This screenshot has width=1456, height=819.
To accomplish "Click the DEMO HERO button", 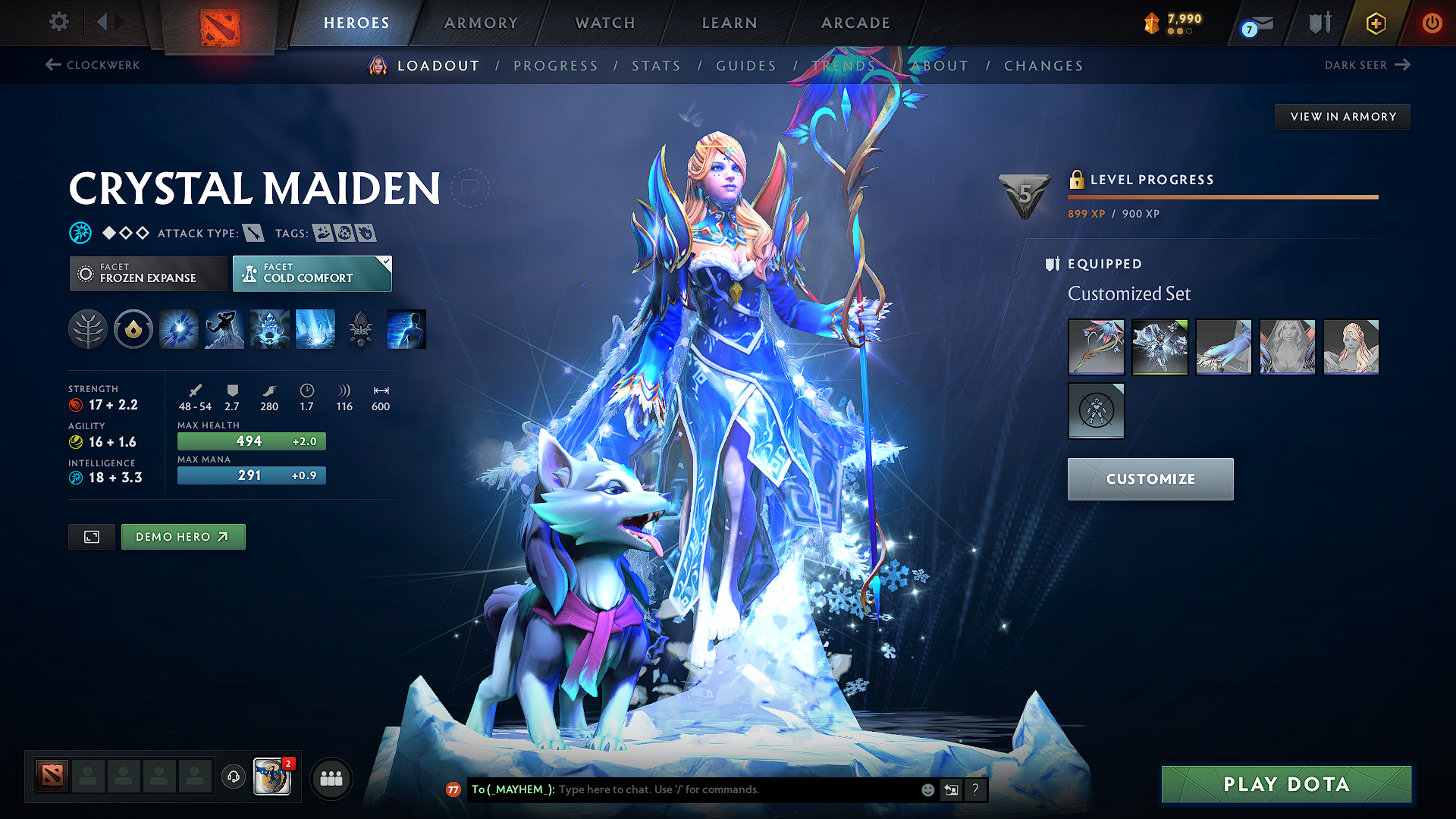I will click(x=183, y=536).
